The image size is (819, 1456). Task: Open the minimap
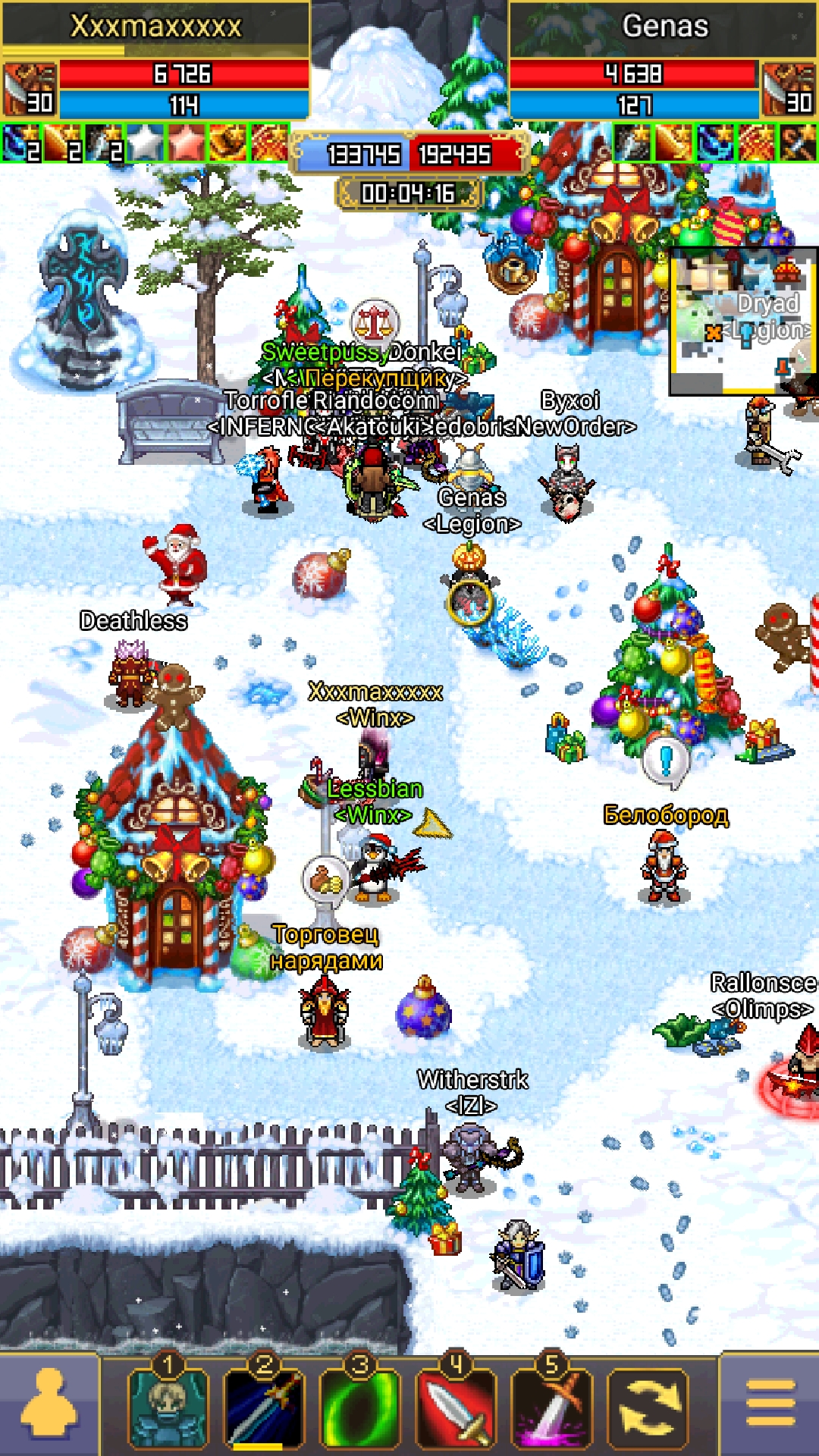pyautogui.click(x=742, y=322)
